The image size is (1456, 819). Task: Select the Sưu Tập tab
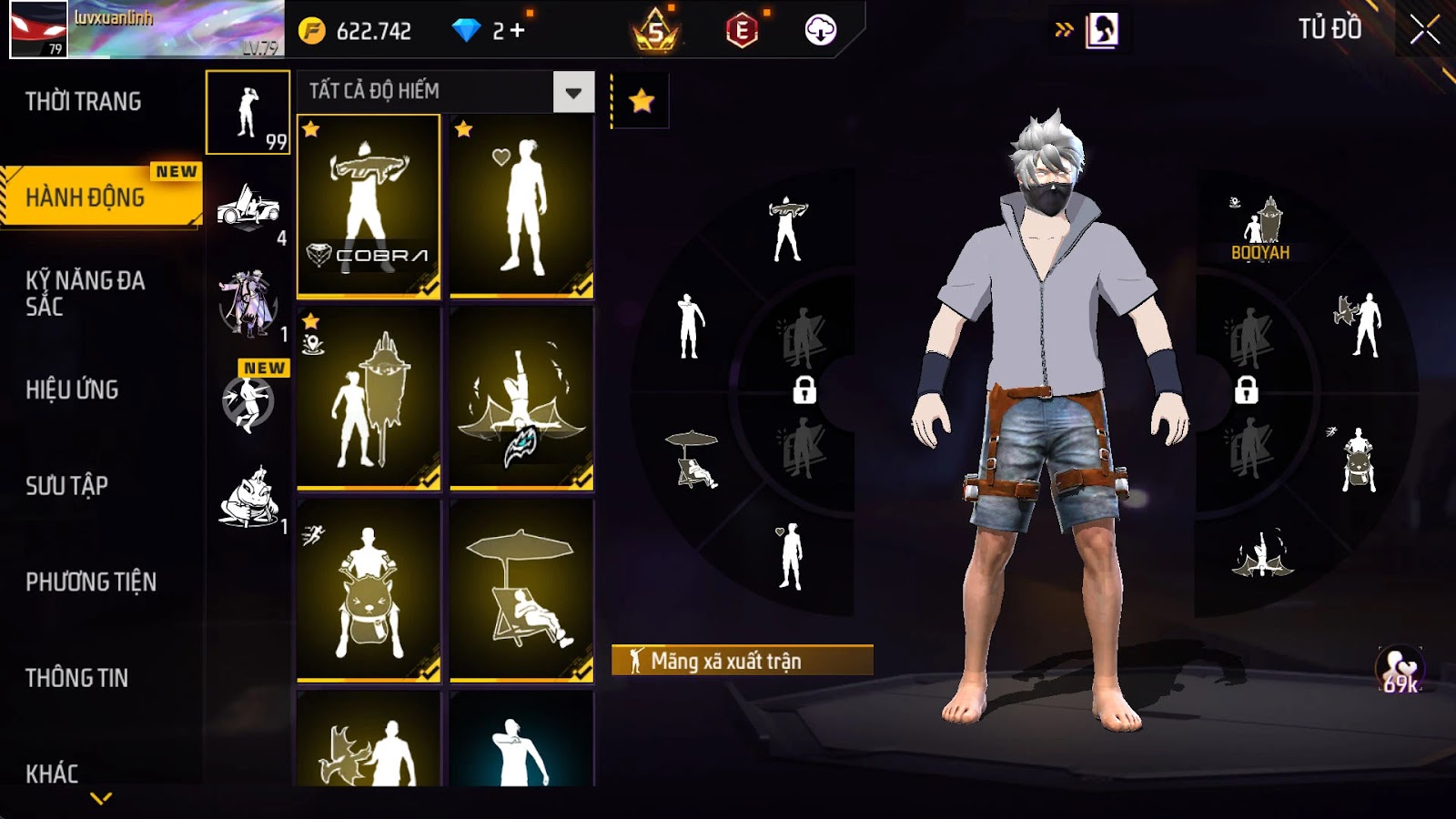pos(67,486)
